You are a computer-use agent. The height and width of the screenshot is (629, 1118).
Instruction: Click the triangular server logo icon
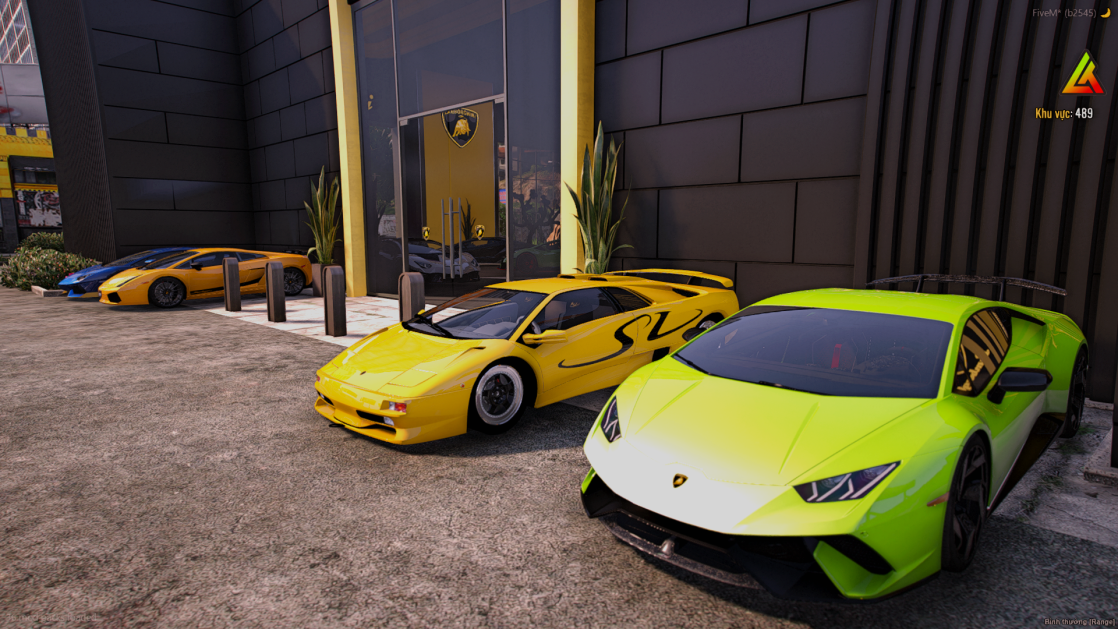1082,75
